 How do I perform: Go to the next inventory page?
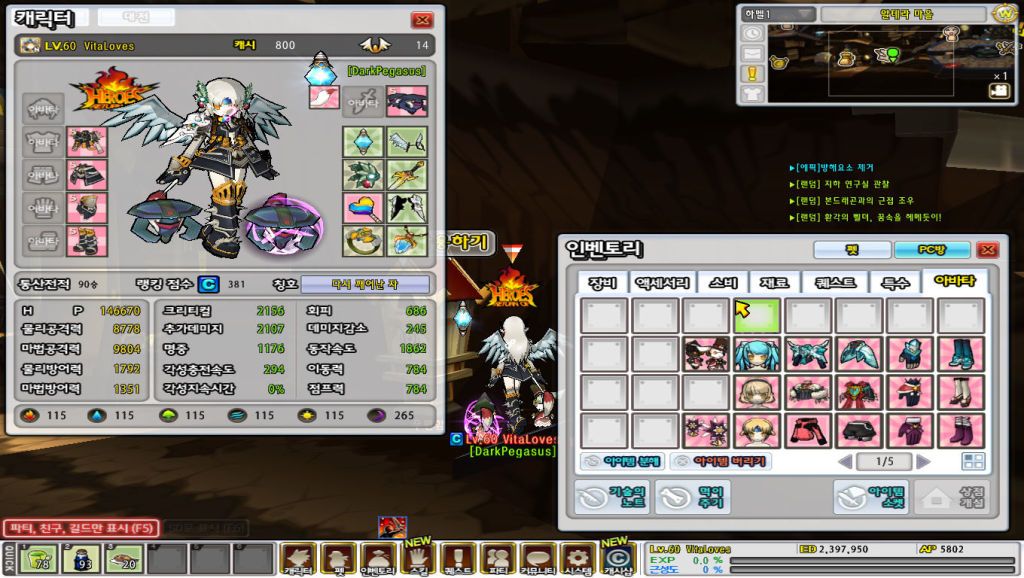[923, 461]
